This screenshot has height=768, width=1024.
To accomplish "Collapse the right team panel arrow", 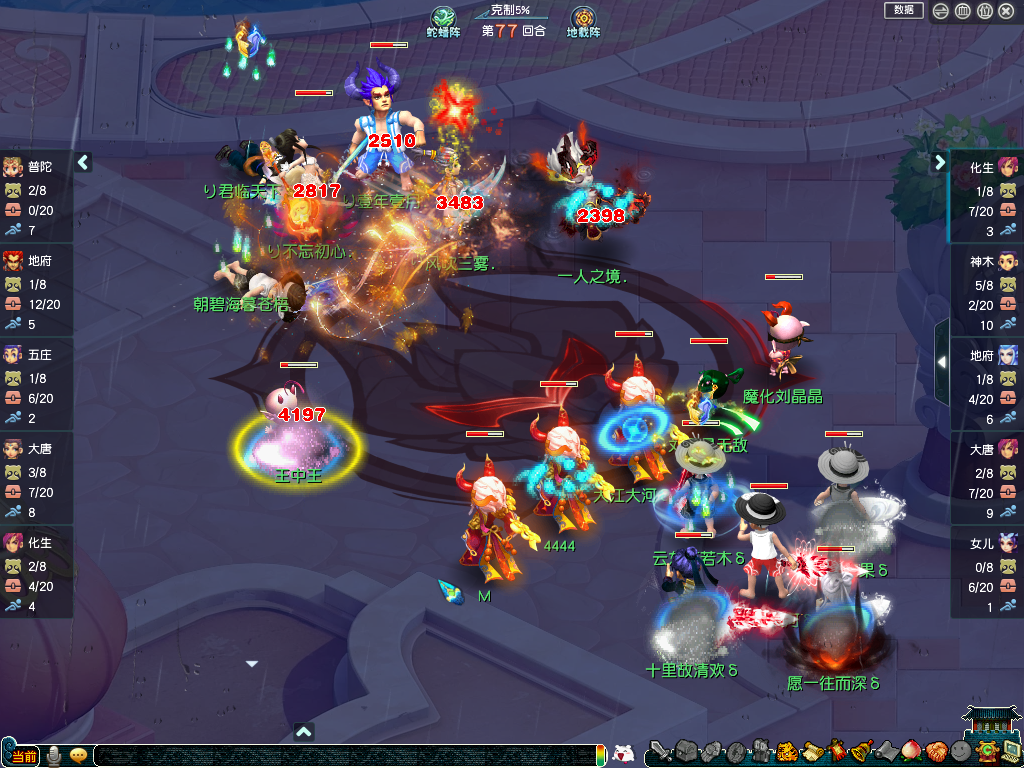I will [940, 162].
